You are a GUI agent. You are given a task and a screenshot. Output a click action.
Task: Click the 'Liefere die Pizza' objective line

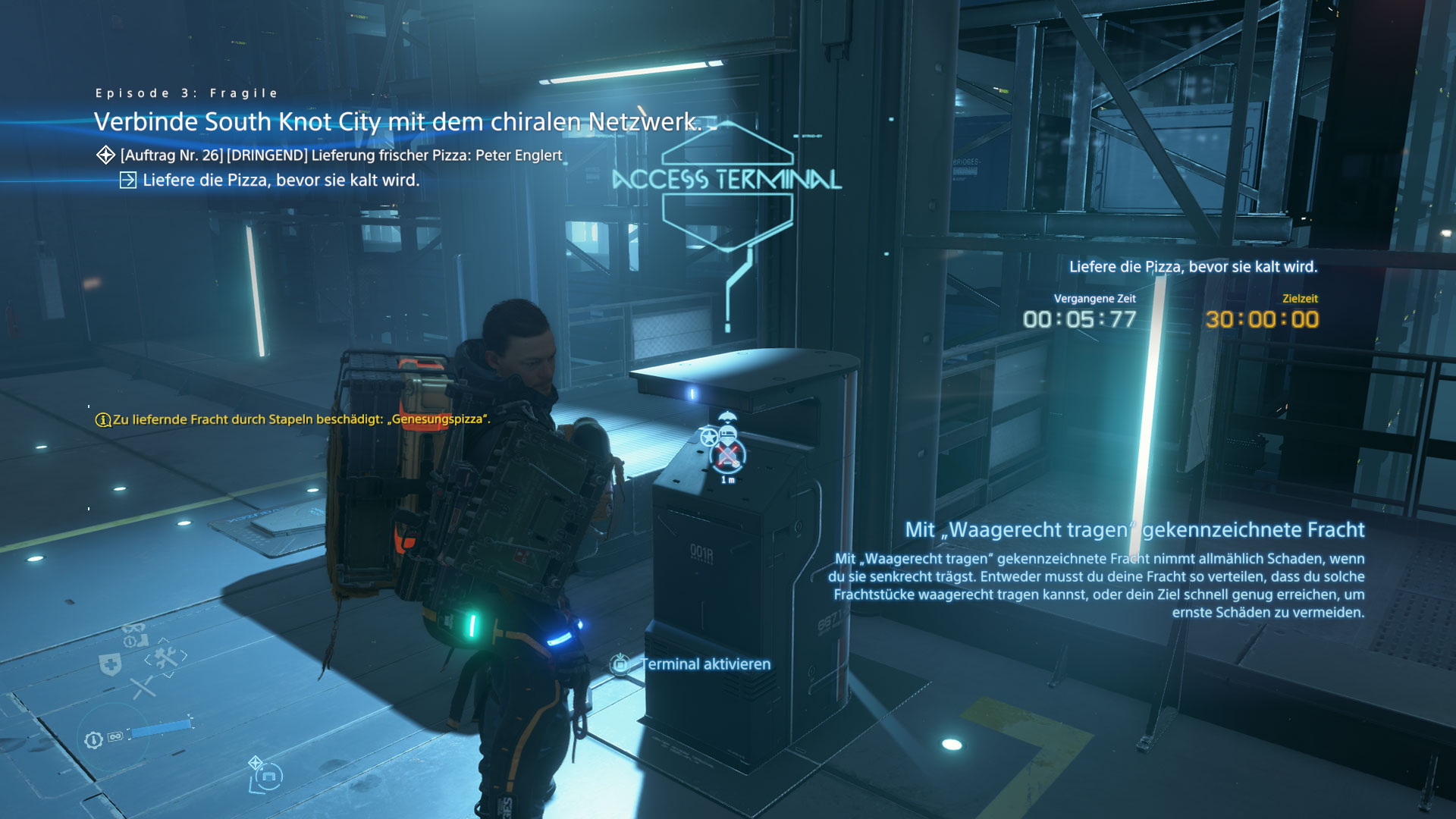point(281,180)
